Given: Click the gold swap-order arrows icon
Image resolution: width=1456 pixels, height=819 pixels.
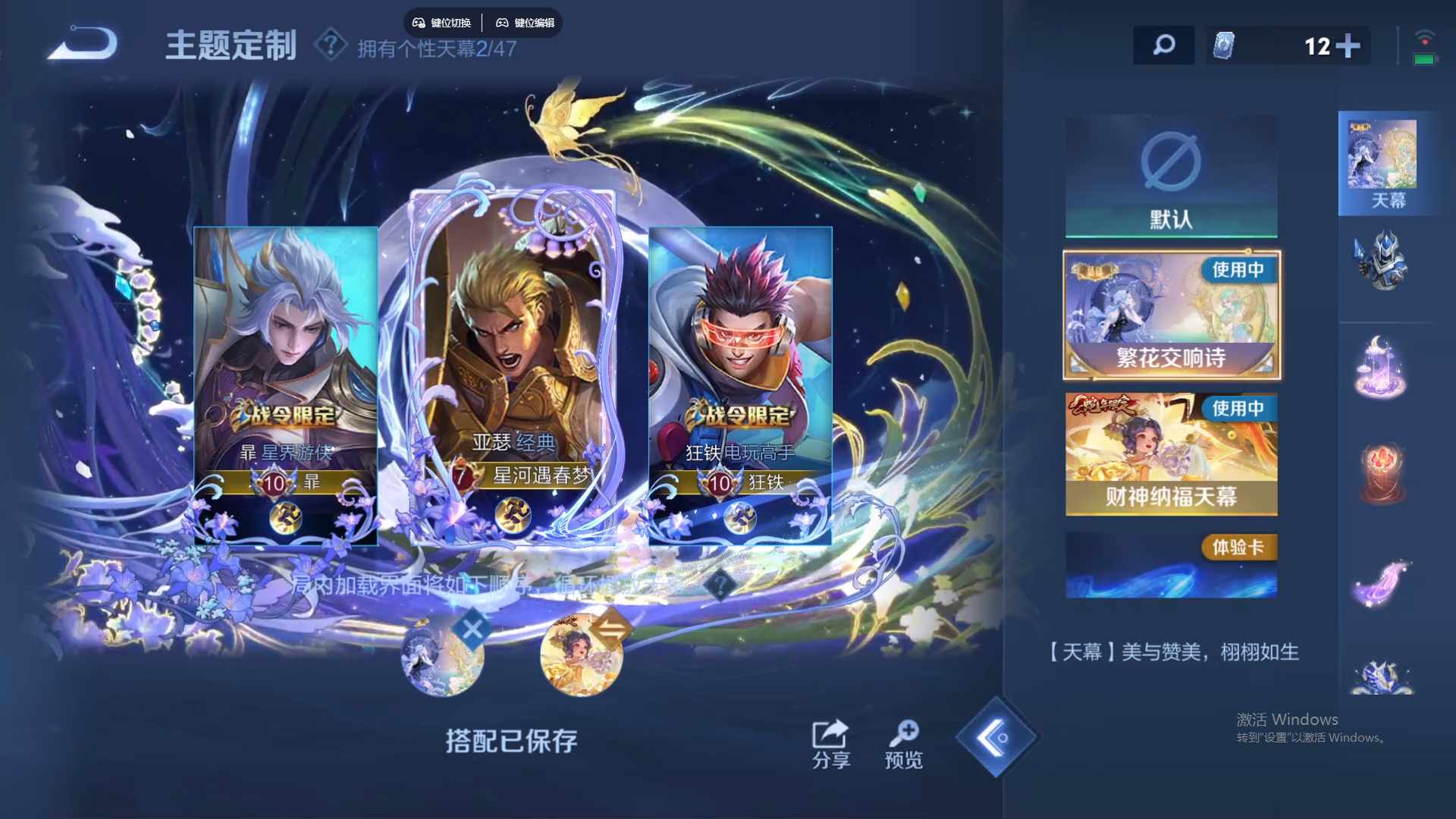Looking at the screenshot, I should coord(612,627).
